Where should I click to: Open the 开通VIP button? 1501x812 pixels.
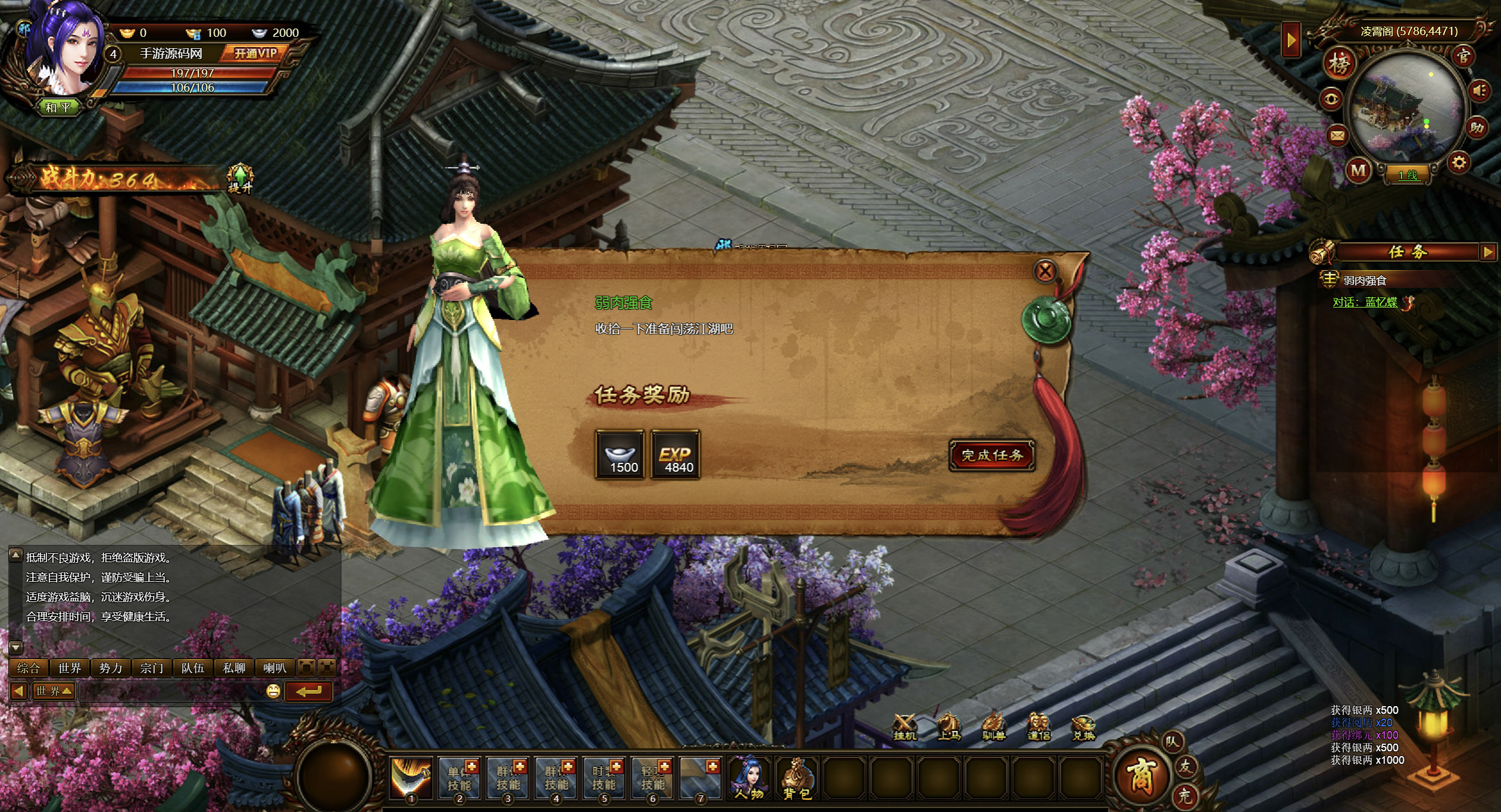pyautogui.click(x=255, y=54)
